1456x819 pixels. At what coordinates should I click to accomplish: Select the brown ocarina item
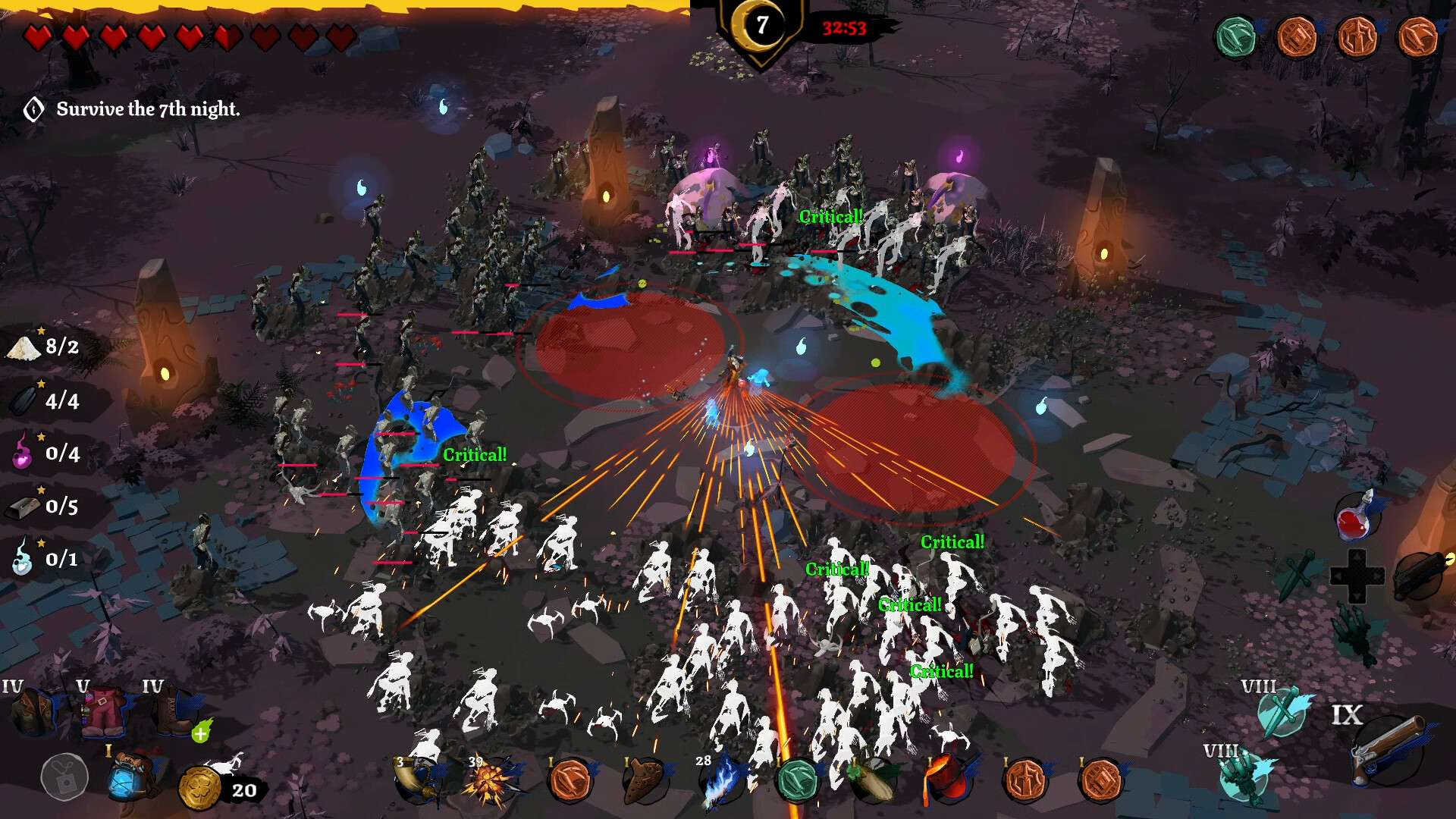645,781
